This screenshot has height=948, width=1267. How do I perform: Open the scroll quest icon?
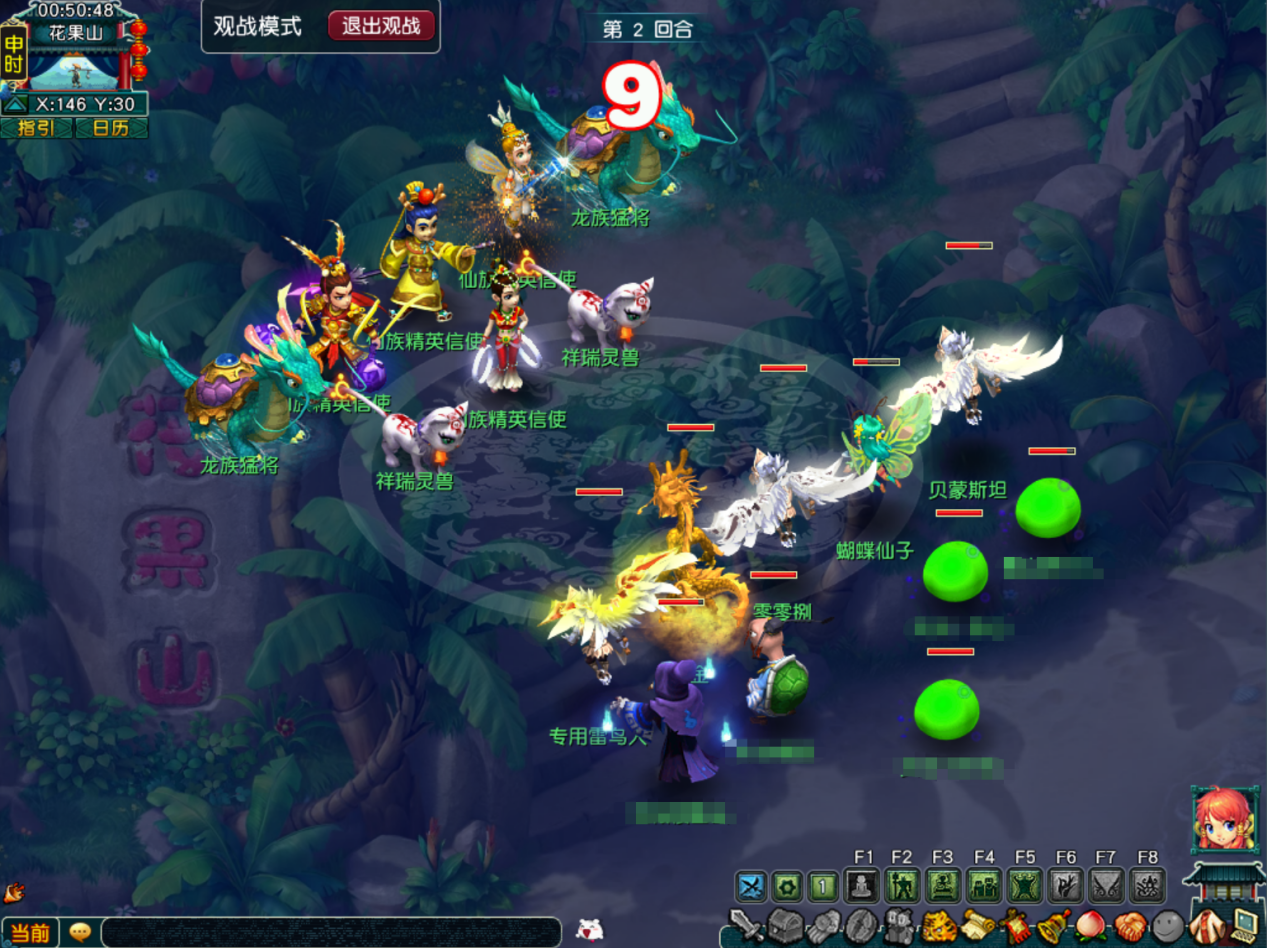click(978, 926)
